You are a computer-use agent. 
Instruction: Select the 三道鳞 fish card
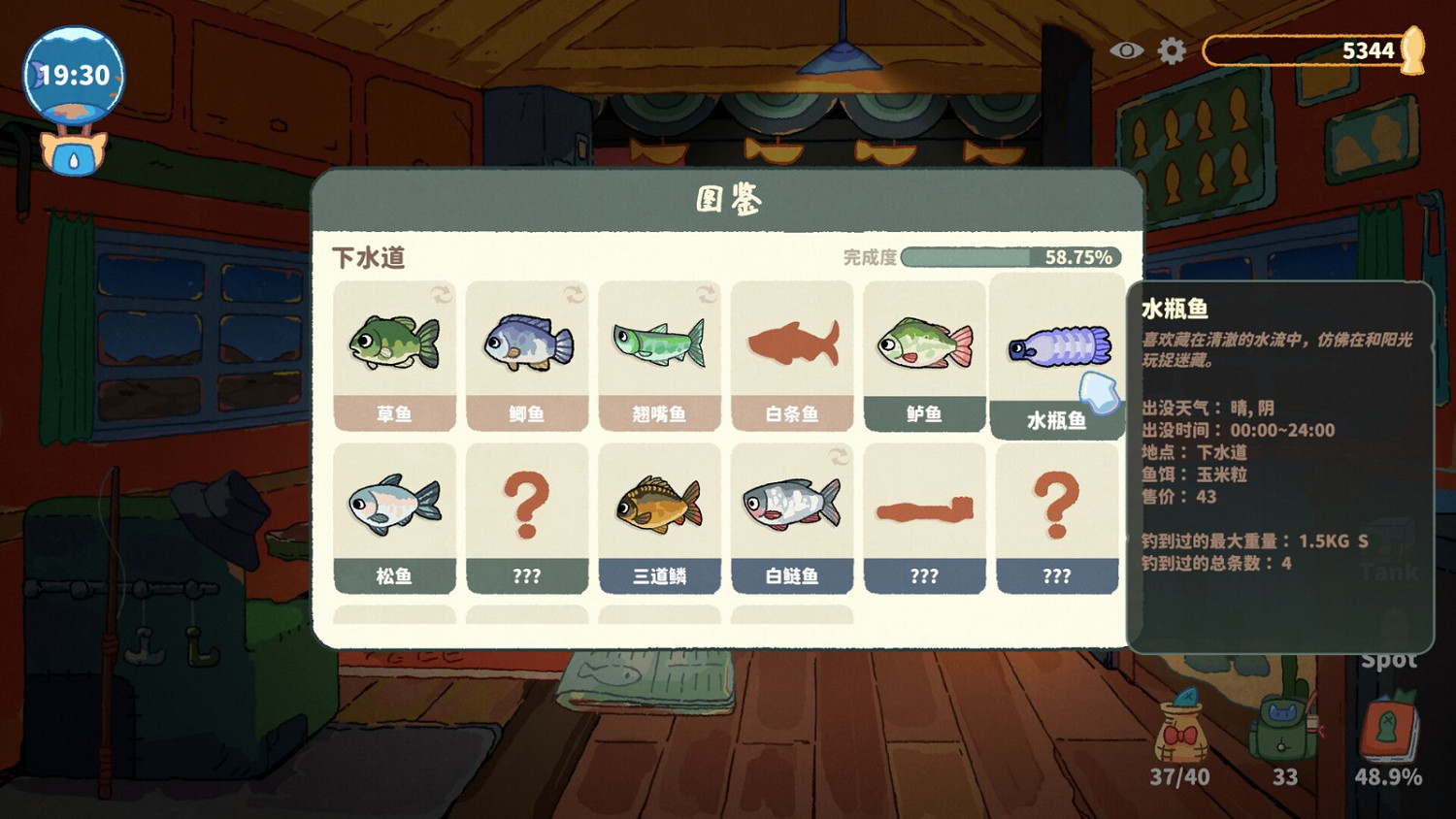(x=660, y=519)
